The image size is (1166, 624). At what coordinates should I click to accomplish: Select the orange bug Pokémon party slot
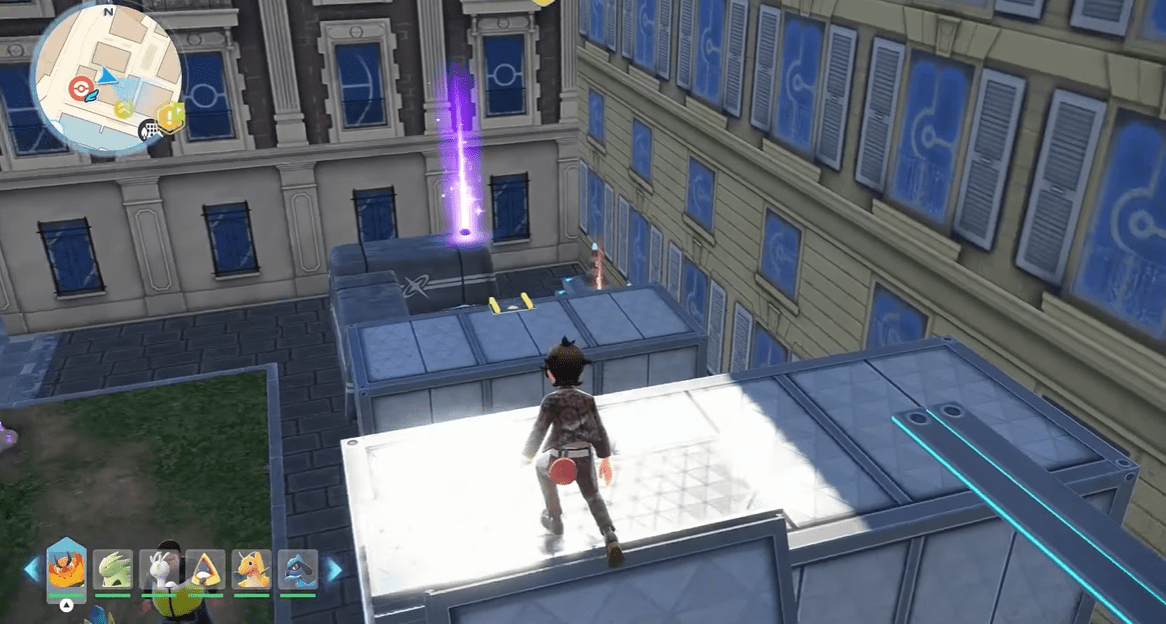tap(66, 567)
